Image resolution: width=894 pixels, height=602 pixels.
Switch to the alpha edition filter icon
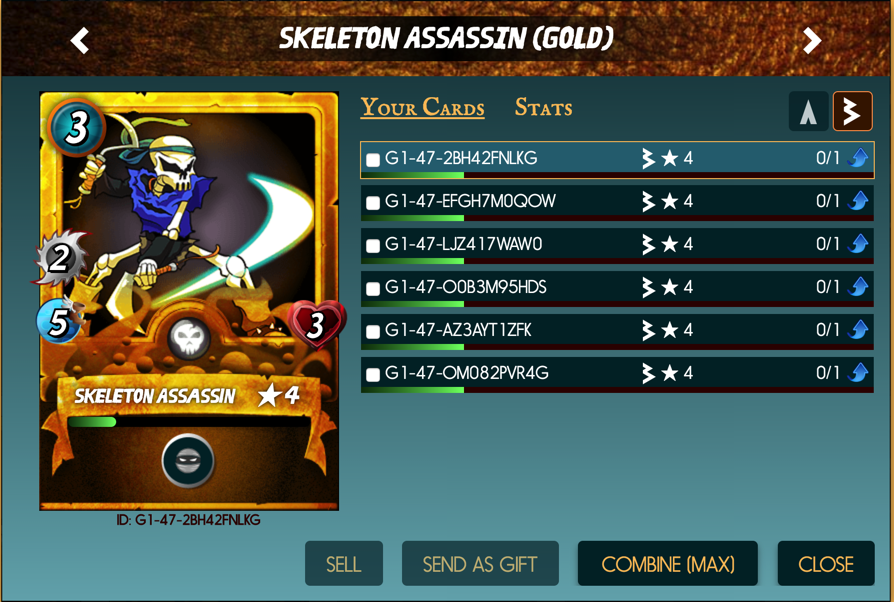(808, 112)
